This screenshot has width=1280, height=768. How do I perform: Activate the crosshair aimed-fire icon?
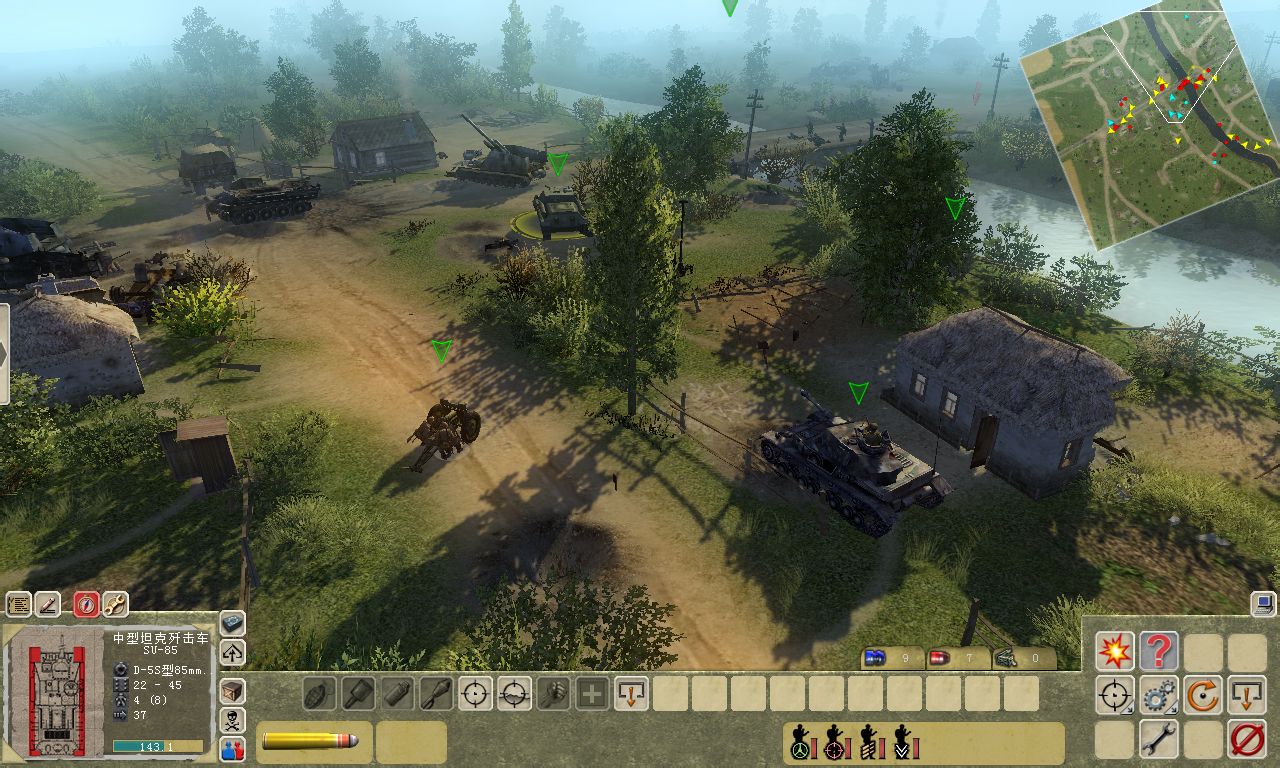click(475, 693)
